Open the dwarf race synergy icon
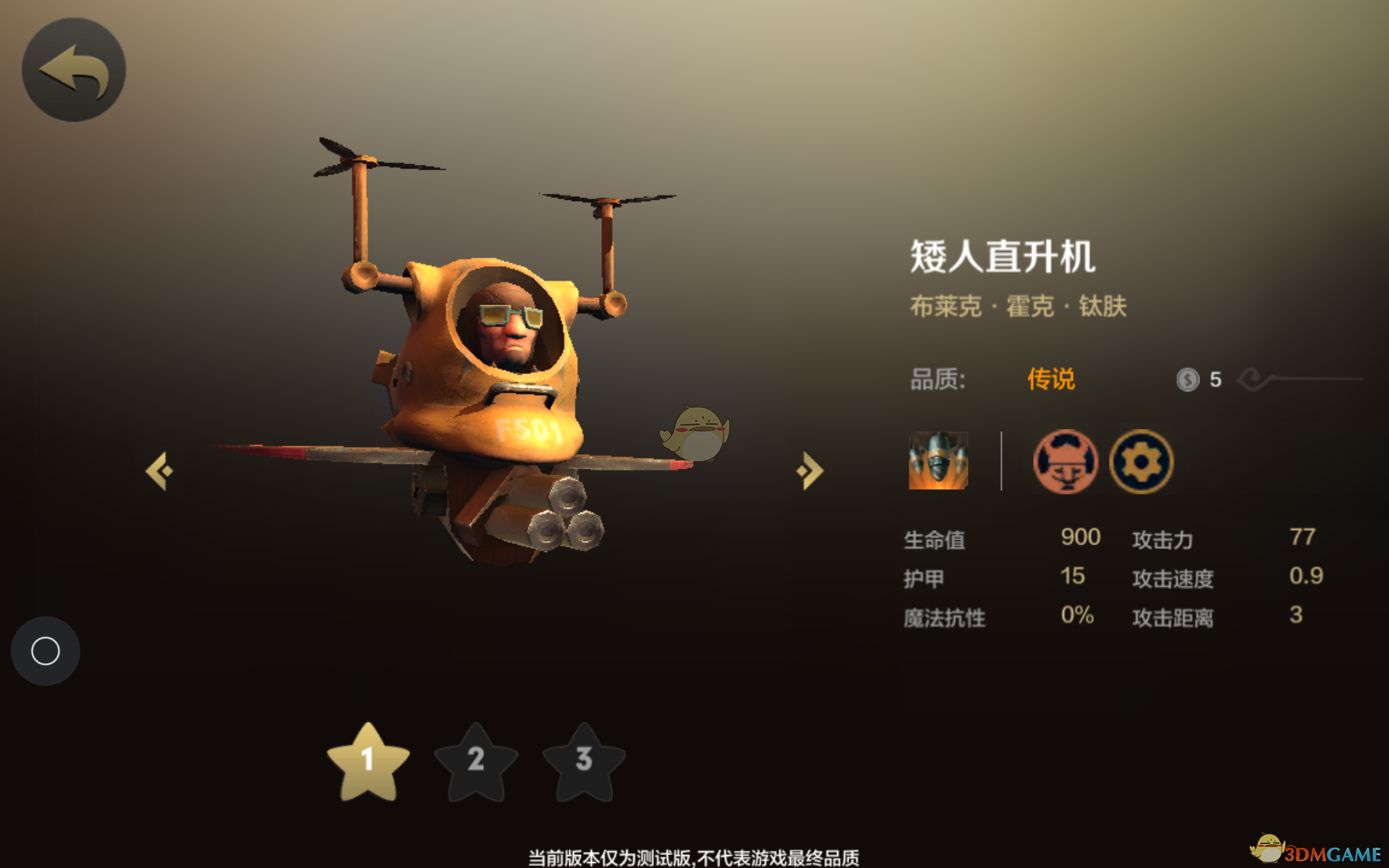1389x868 pixels. coord(1065,461)
